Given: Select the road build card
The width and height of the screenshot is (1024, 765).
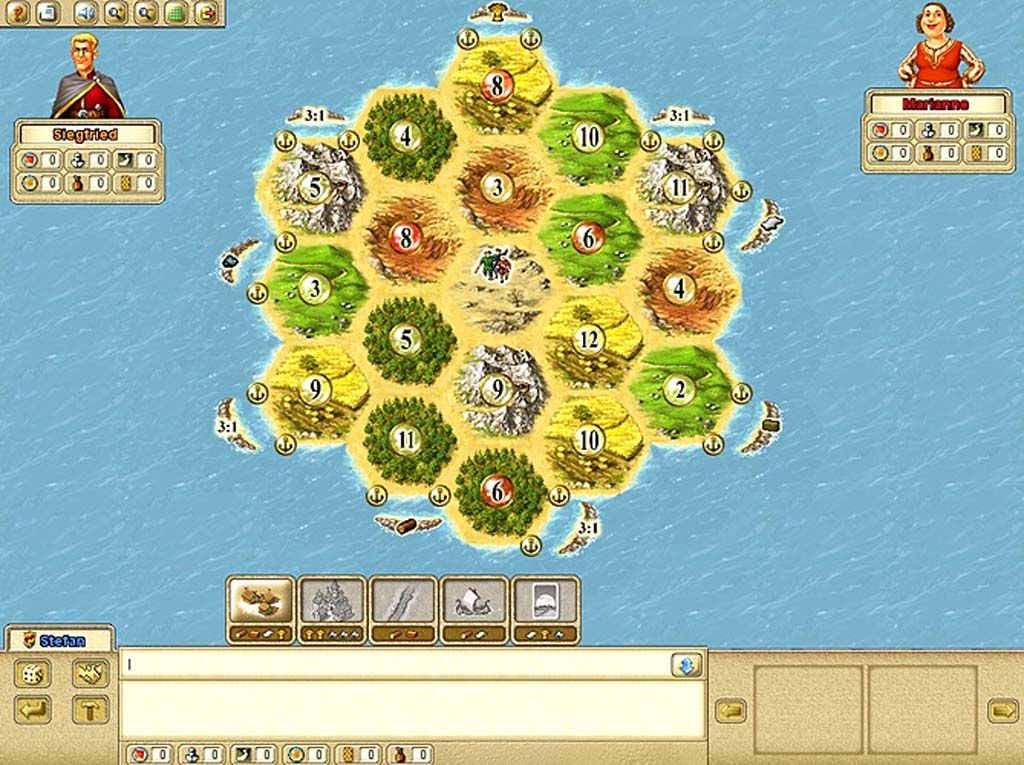Looking at the screenshot, I should (x=403, y=603).
